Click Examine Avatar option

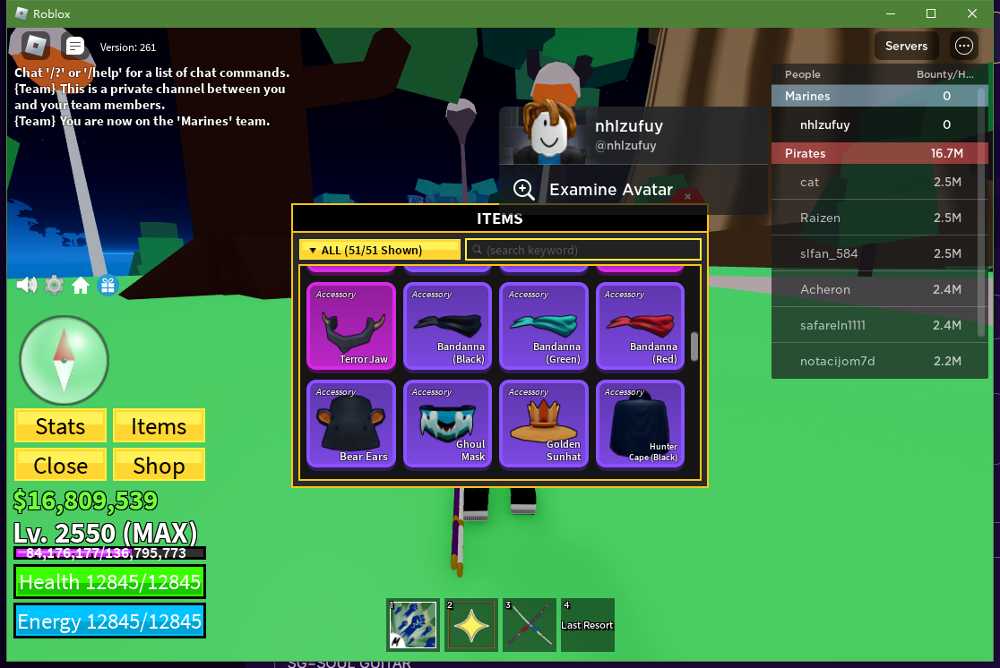coord(610,190)
